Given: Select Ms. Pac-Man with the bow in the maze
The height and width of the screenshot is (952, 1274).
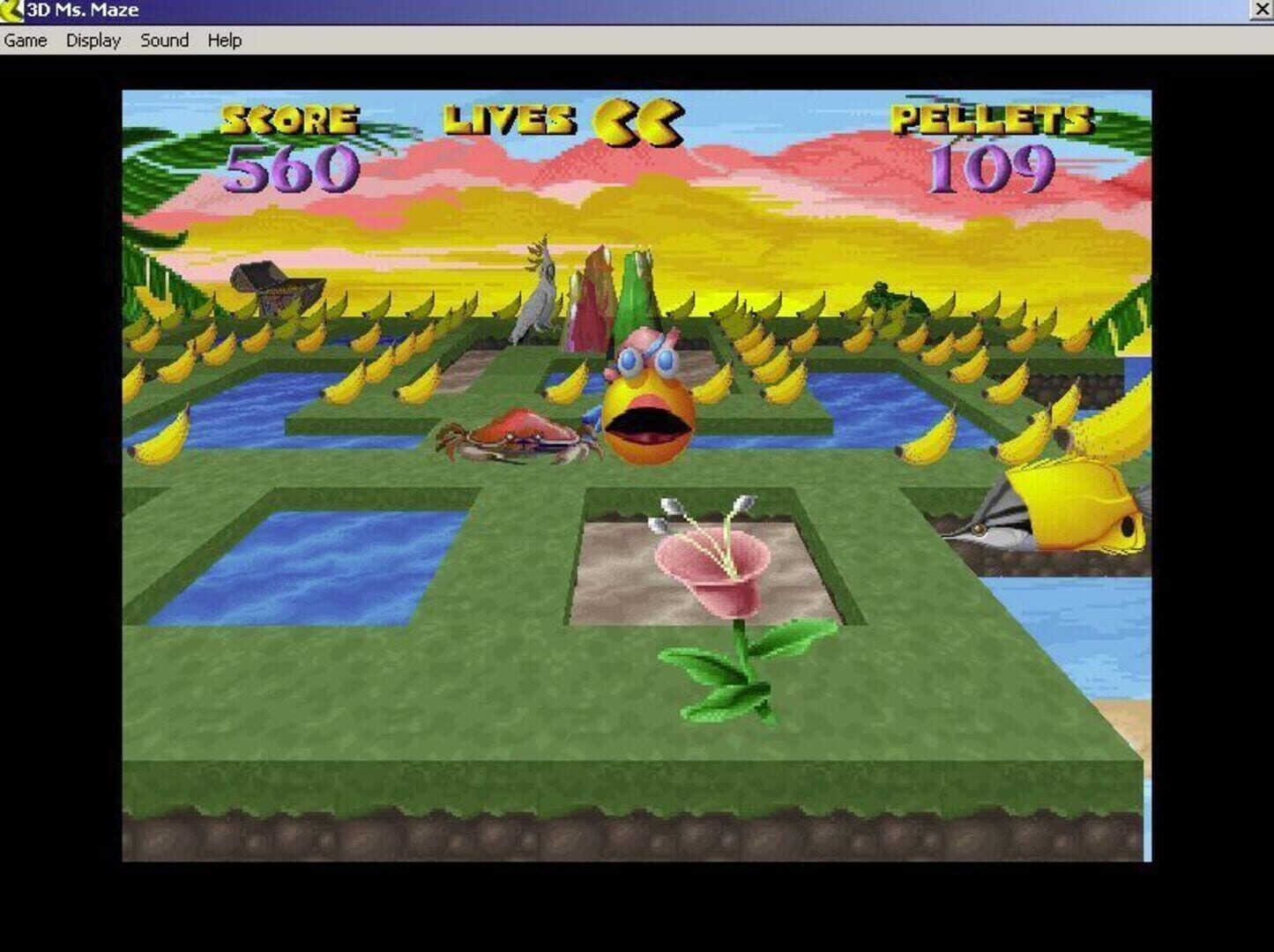Looking at the screenshot, I should point(650,405).
